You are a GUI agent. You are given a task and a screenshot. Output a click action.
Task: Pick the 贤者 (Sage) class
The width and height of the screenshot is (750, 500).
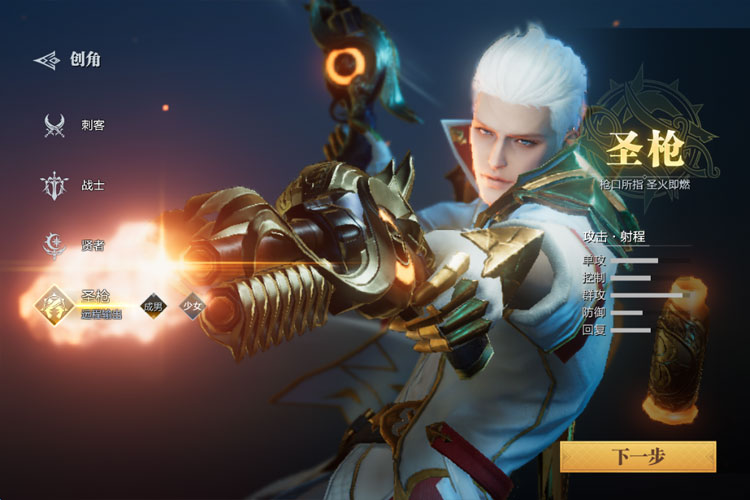pyautogui.click(x=55, y=244)
